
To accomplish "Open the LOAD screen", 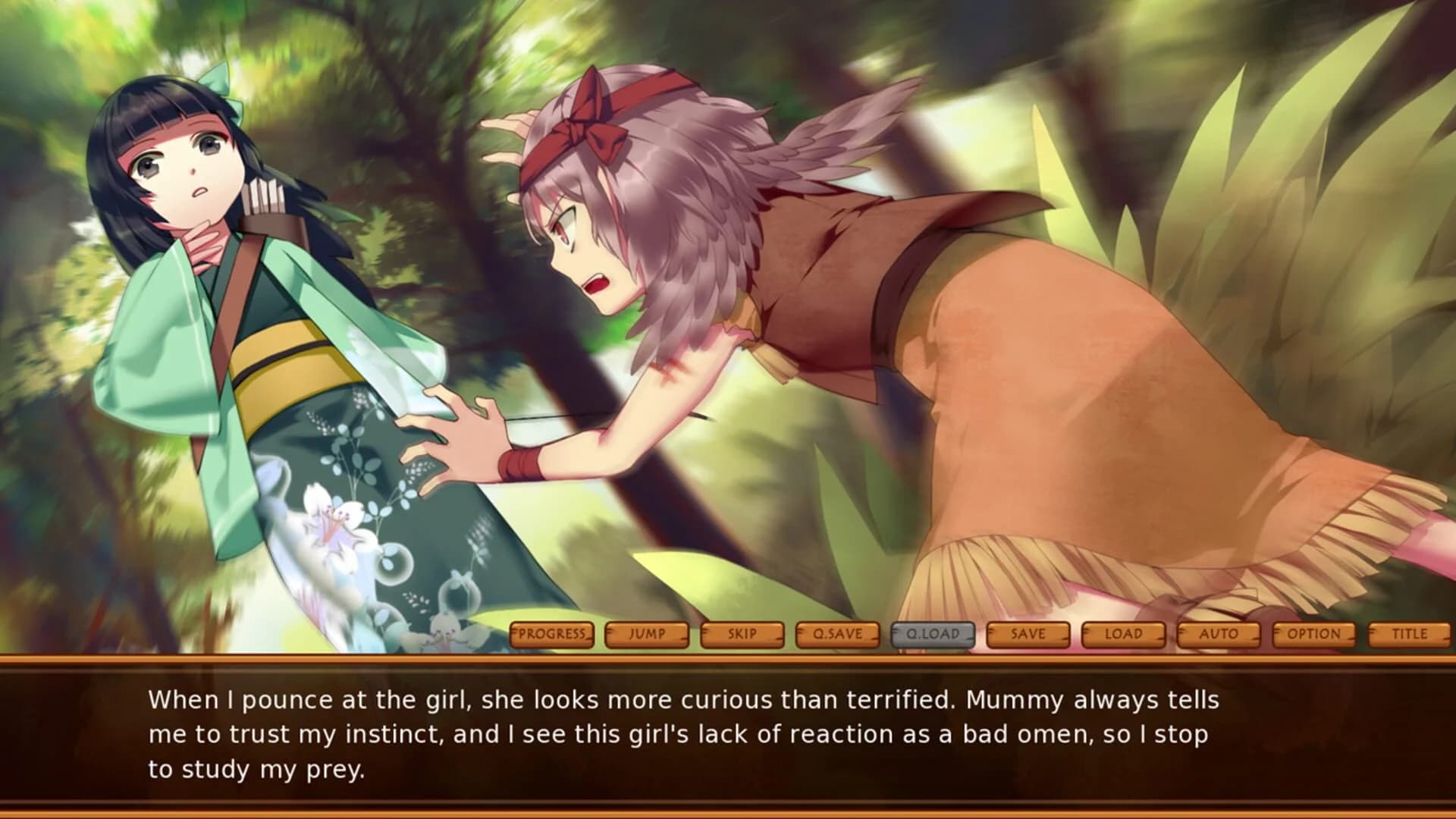I will coord(1125,635).
